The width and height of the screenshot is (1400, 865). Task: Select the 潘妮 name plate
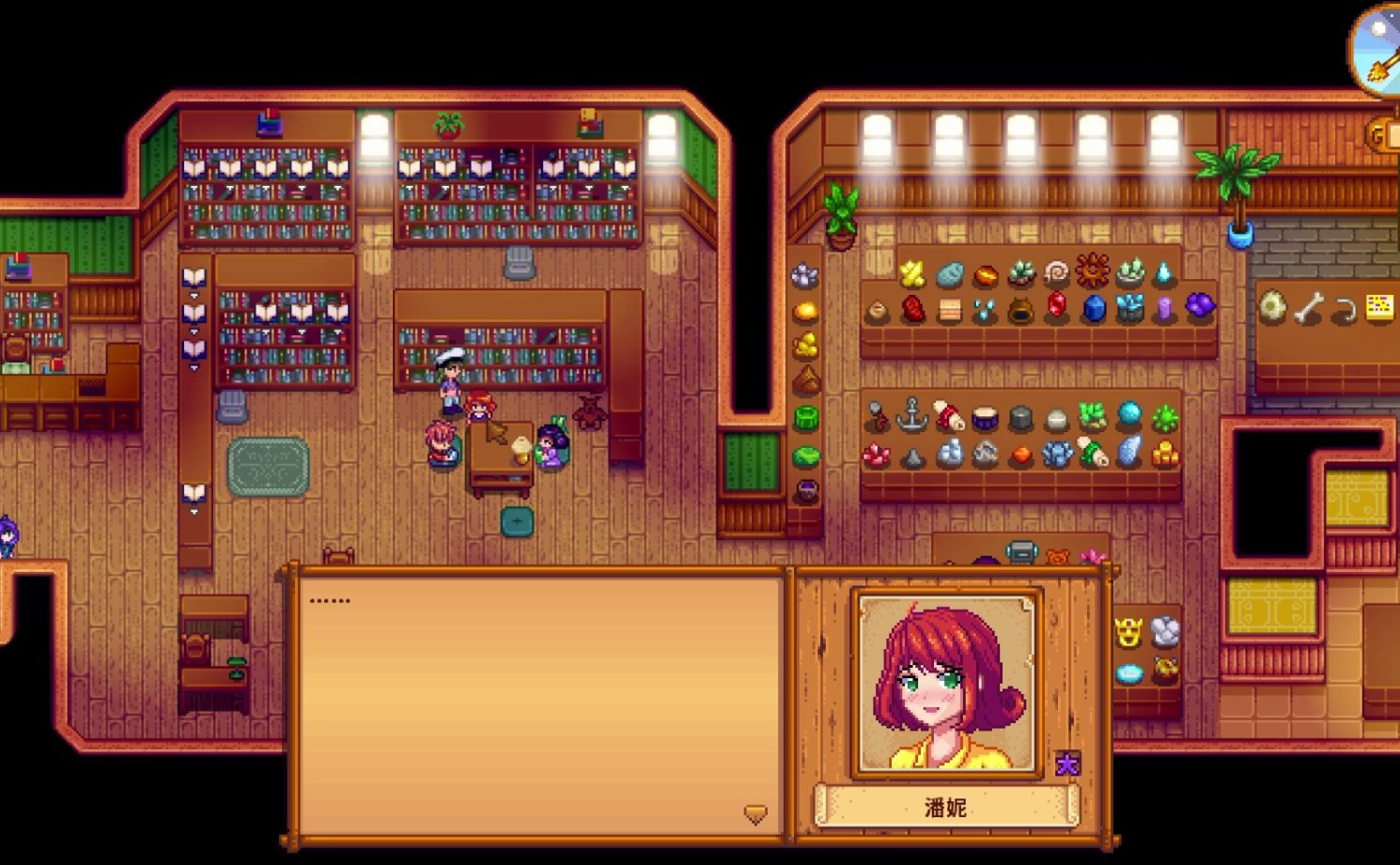[x=945, y=807]
